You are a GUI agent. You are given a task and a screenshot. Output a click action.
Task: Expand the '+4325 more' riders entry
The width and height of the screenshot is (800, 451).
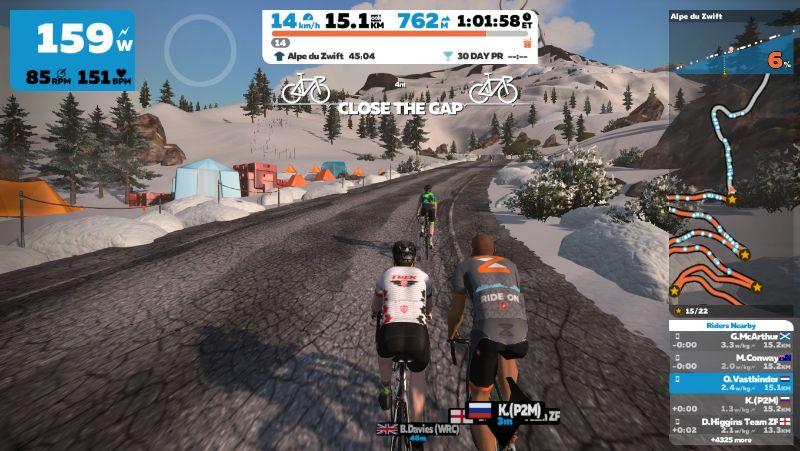[733, 441]
